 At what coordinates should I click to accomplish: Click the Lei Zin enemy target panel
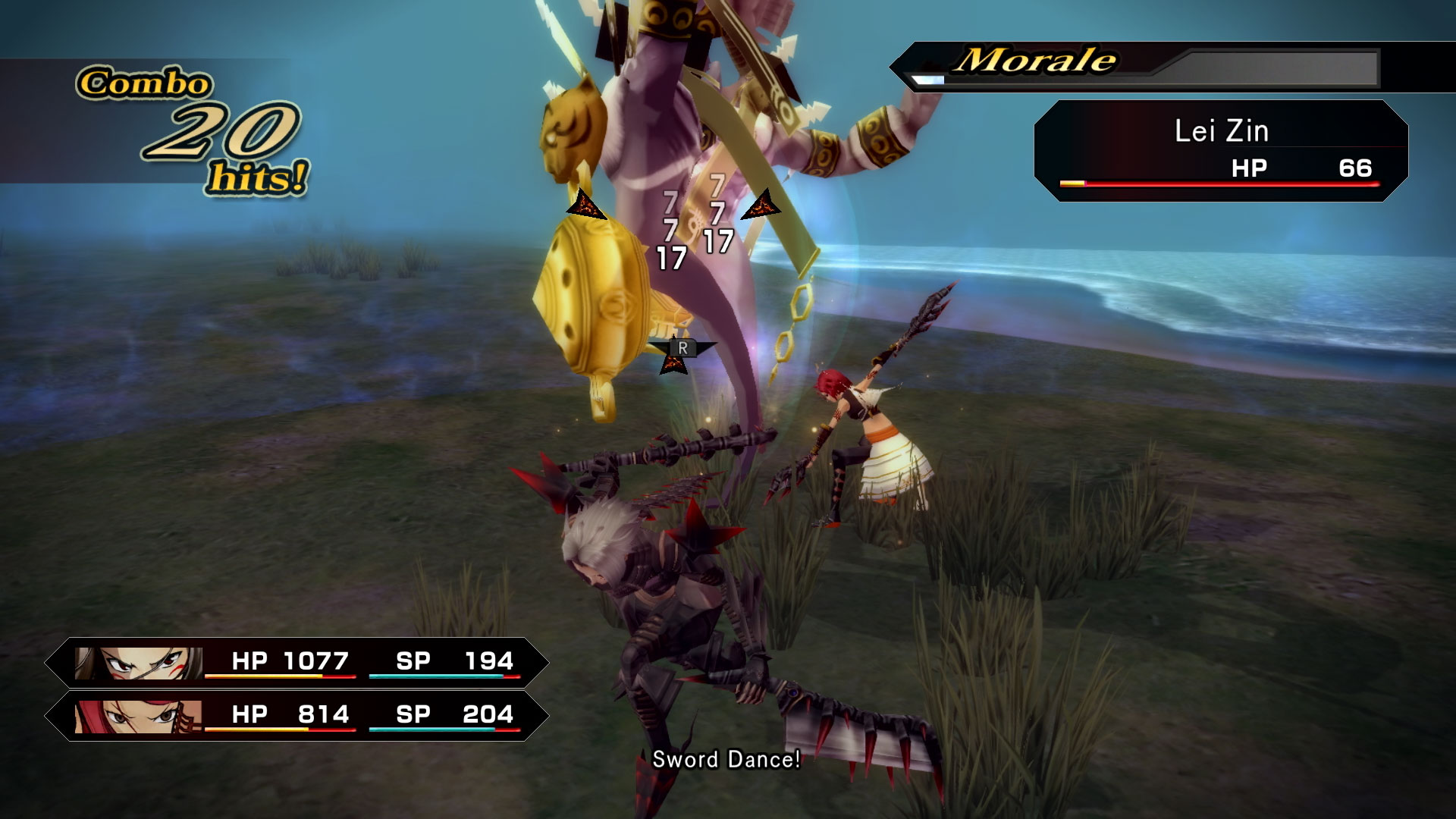point(1220,150)
